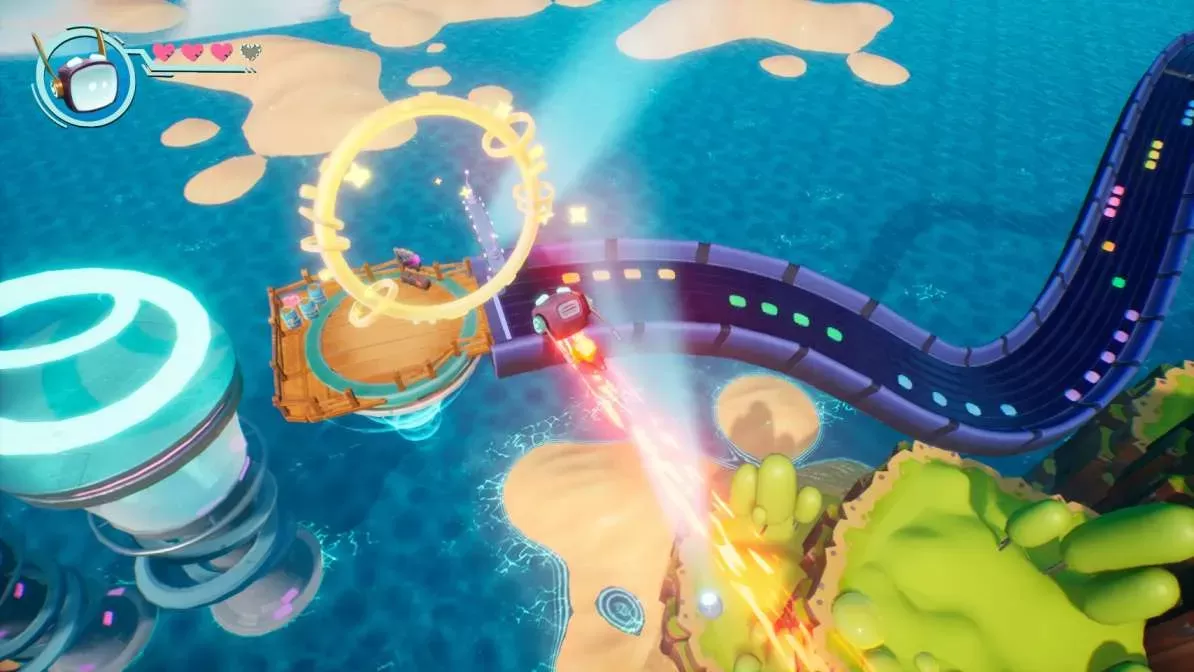Click the robot character portrait icon
This screenshot has height=672, width=1194.
coord(84,77)
